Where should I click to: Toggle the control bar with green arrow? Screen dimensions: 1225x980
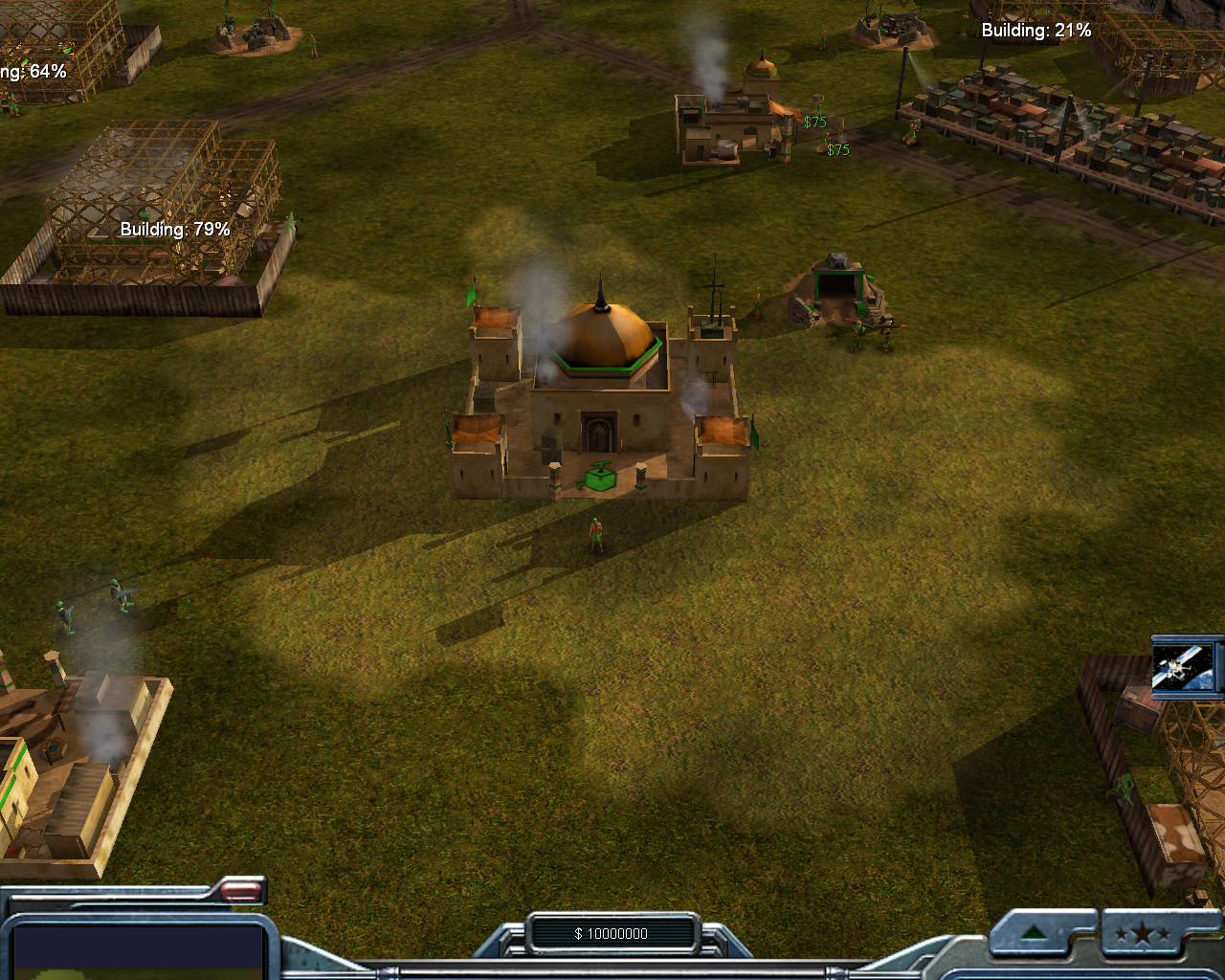1035,933
